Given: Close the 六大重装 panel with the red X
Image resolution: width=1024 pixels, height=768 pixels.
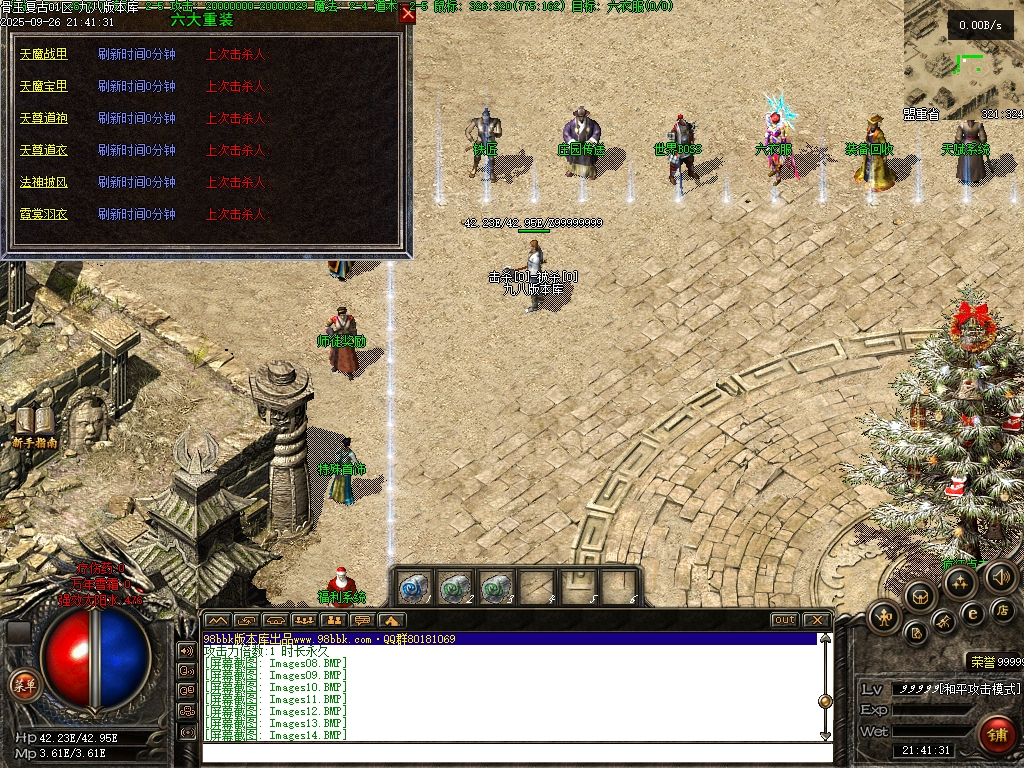Looking at the screenshot, I should [x=407, y=14].
